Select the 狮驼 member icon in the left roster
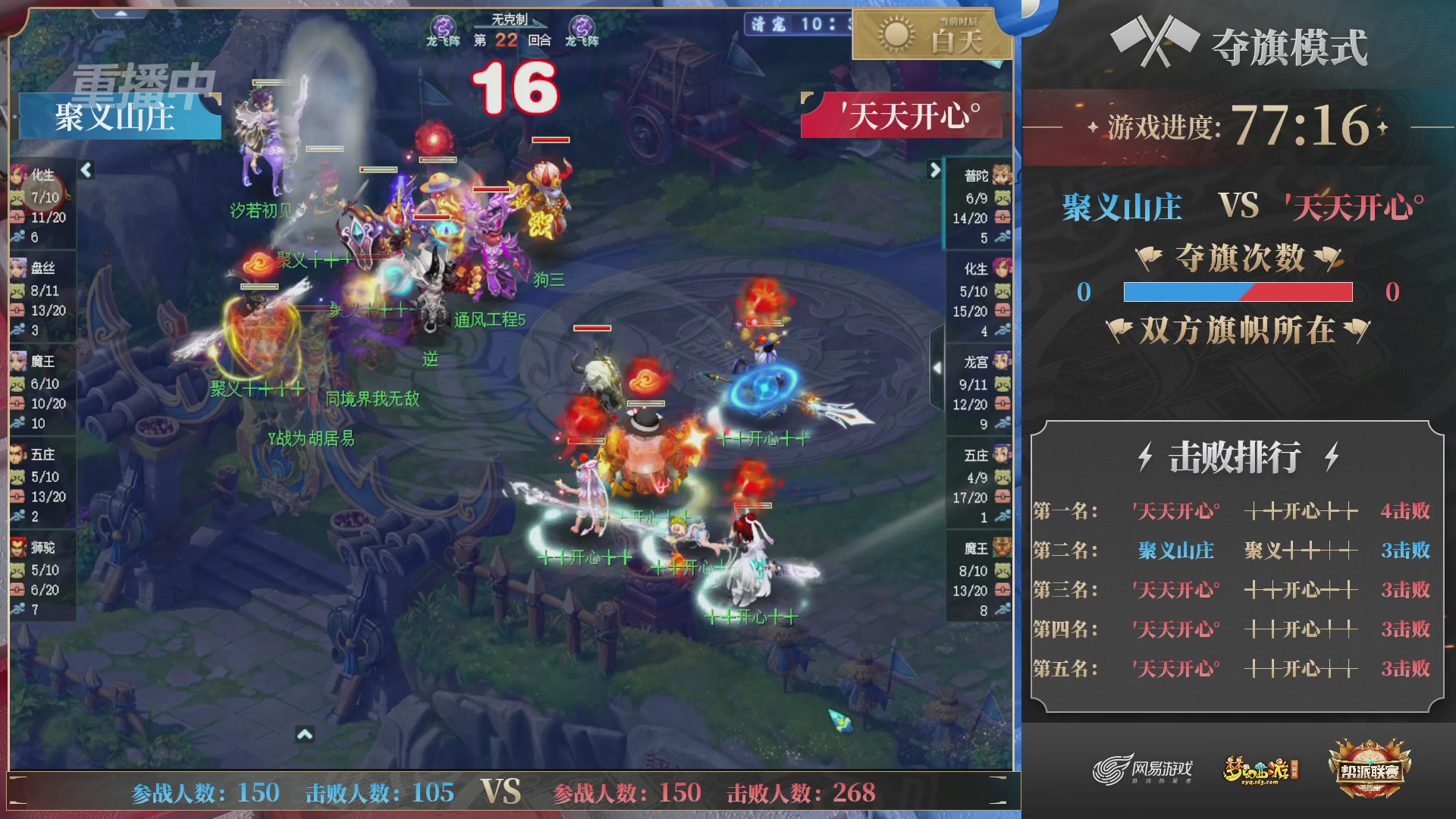Viewport: 1456px width, 819px height. pyautogui.click(x=19, y=548)
